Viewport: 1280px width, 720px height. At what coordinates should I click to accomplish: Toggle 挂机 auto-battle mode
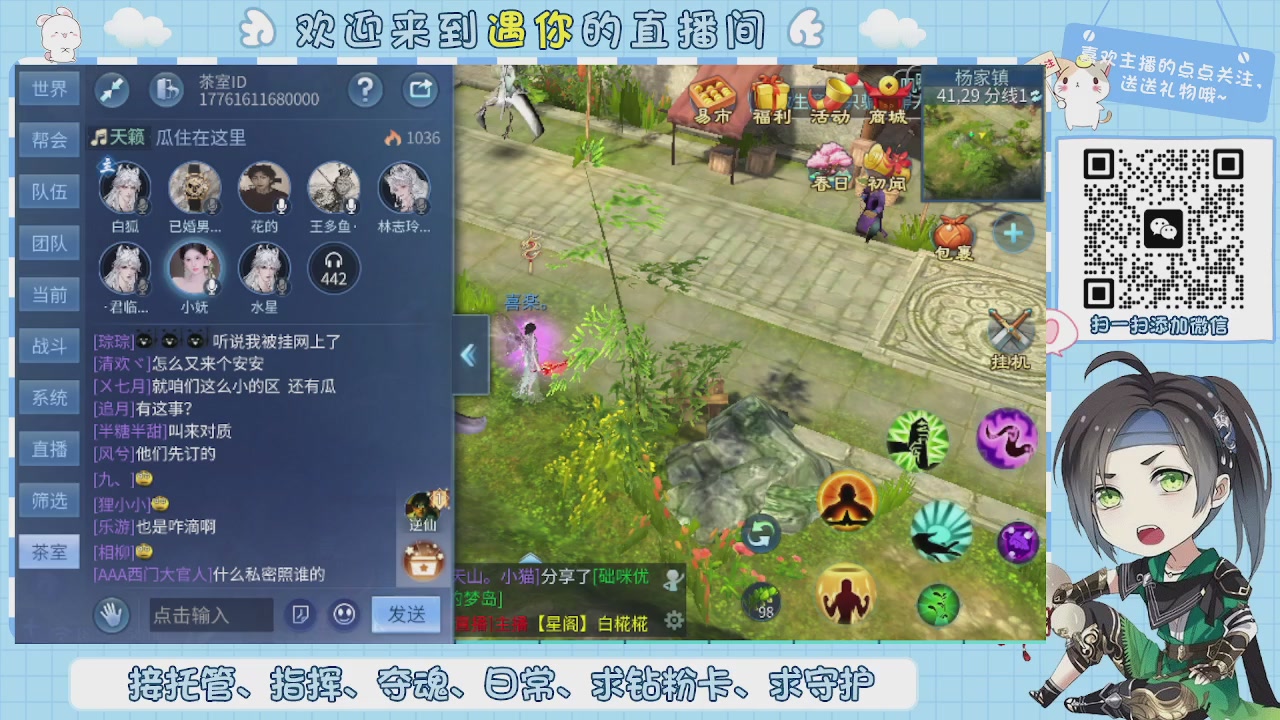(1011, 329)
